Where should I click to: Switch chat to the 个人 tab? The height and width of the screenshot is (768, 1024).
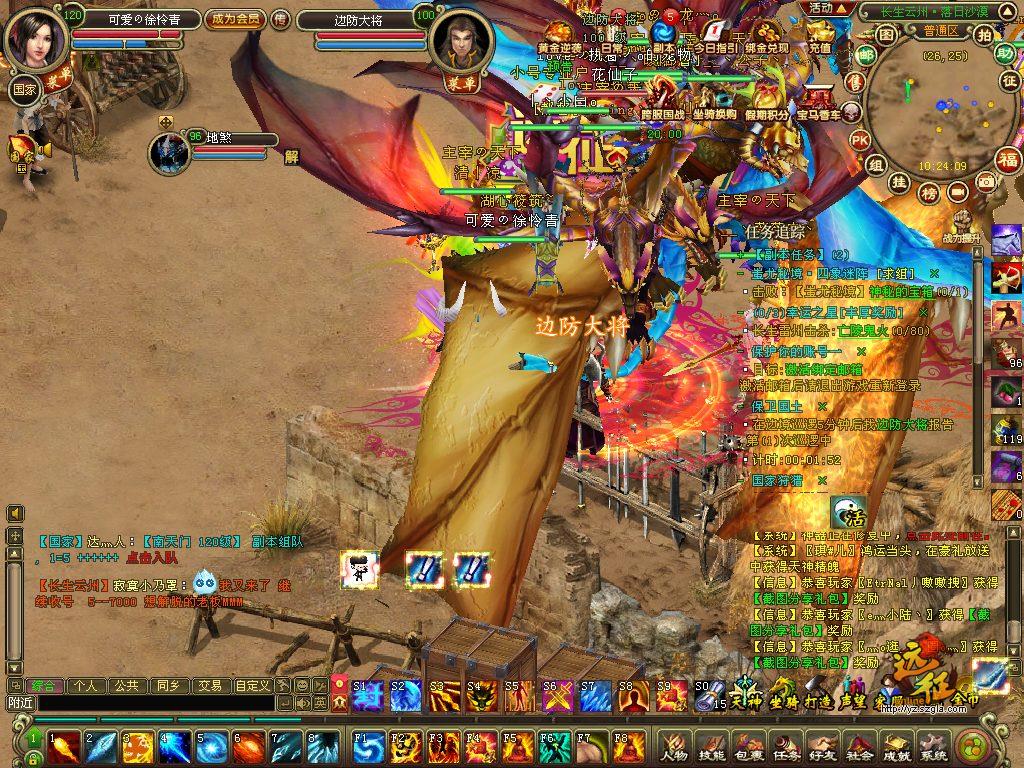[x=86, y=686]
